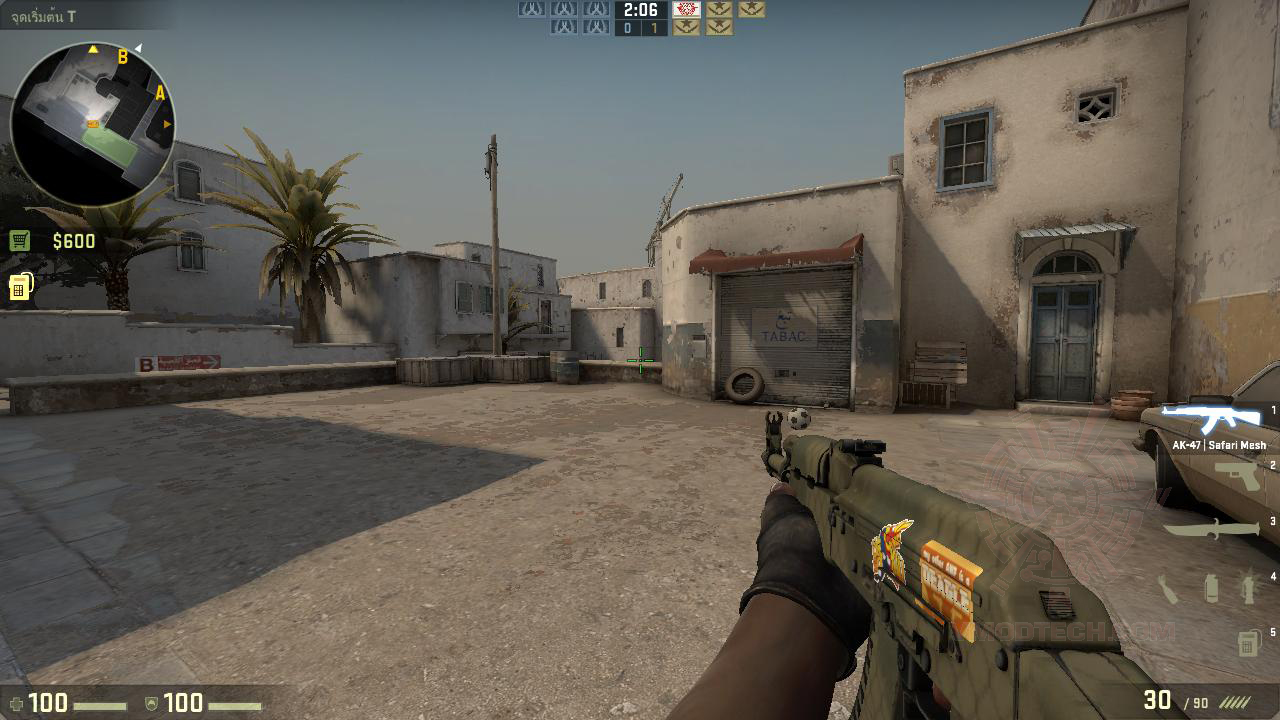Select the knife in slot 3
This screenshot has width=1280, height=720.
coord(1212,531)
